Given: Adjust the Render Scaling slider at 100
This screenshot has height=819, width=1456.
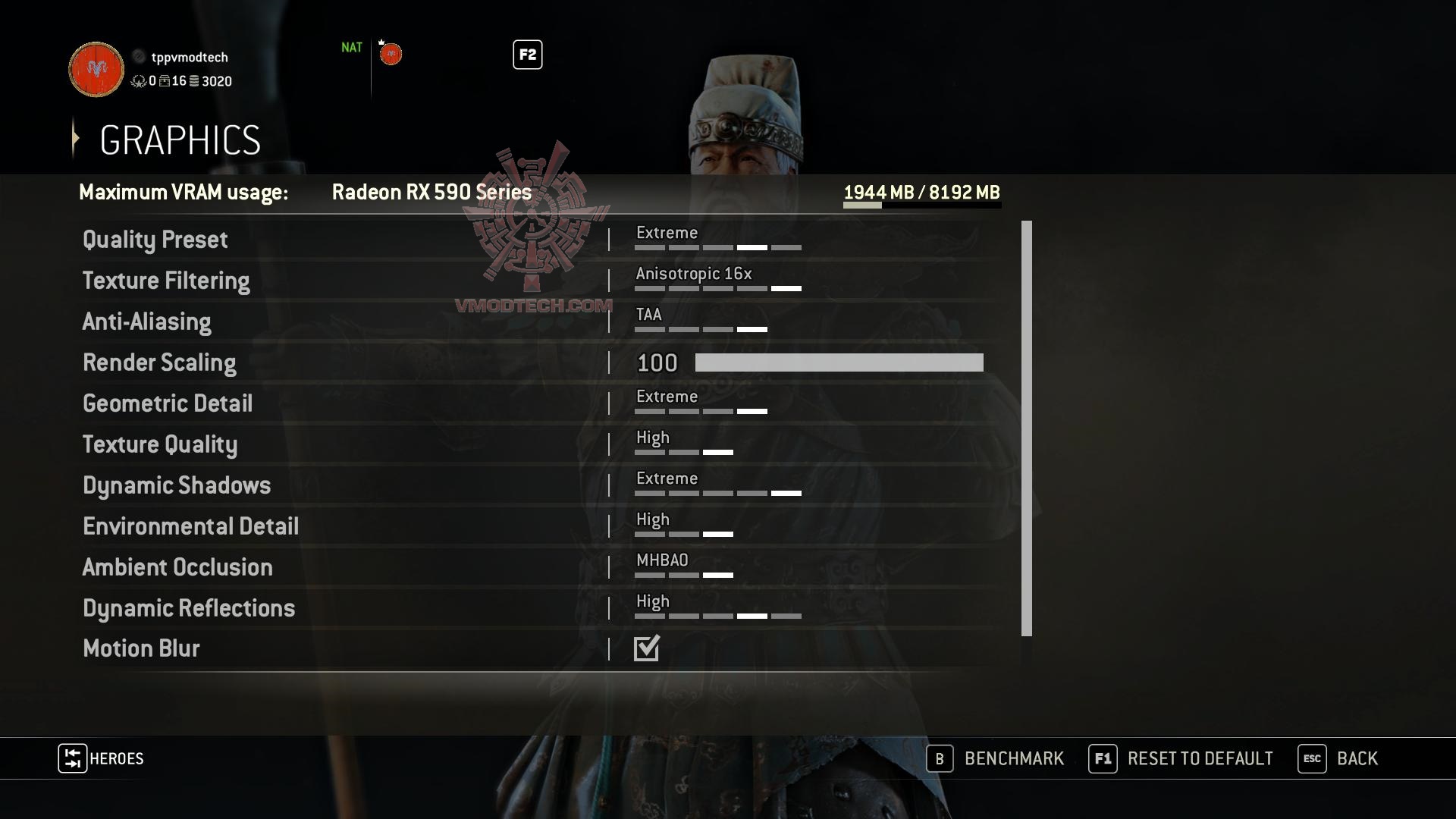Looking at the screenshot, I should point(838,362).
